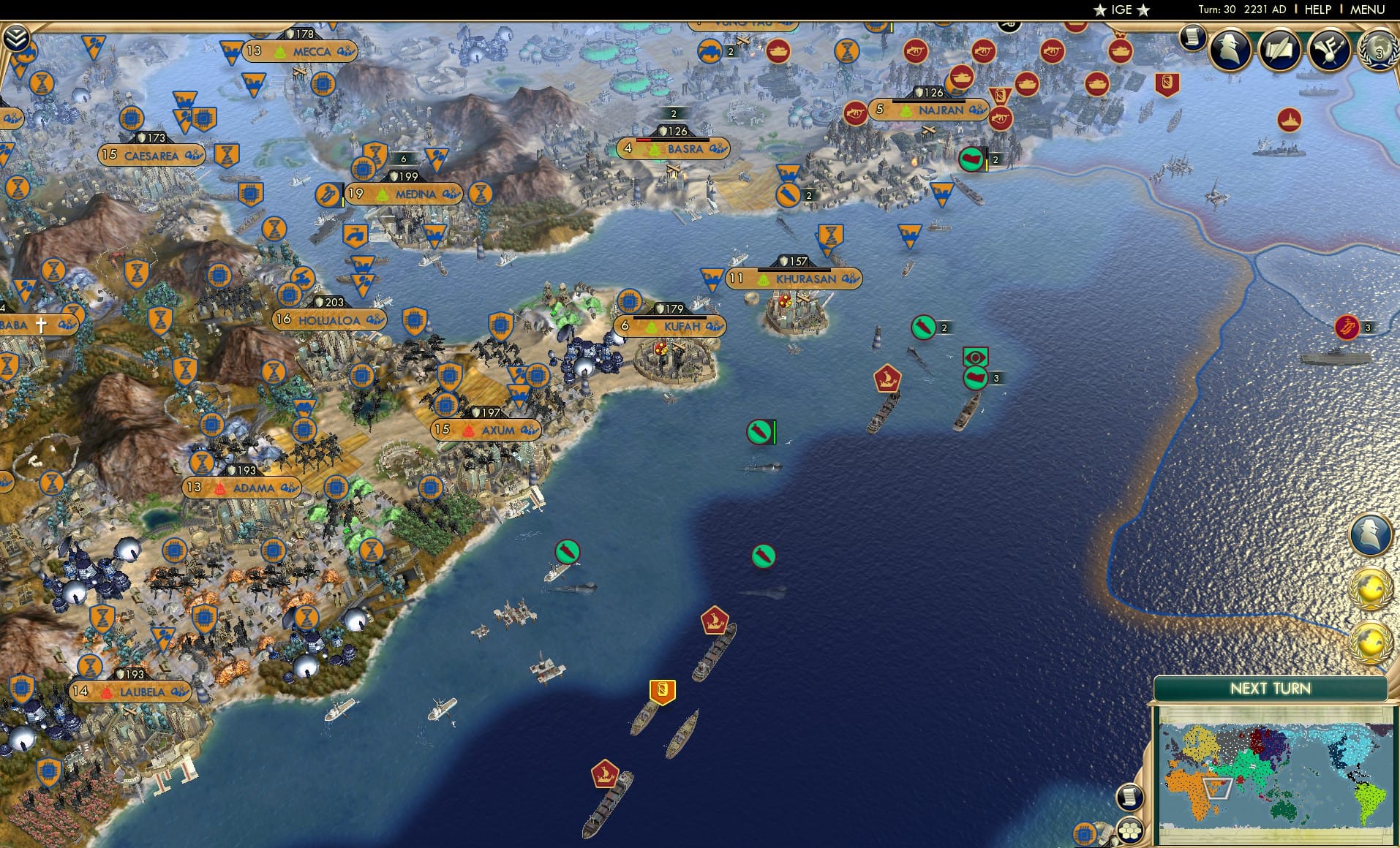
Task: Open the Social Policies scroll-and-quill icon
Action: [x=1281, y=50]
